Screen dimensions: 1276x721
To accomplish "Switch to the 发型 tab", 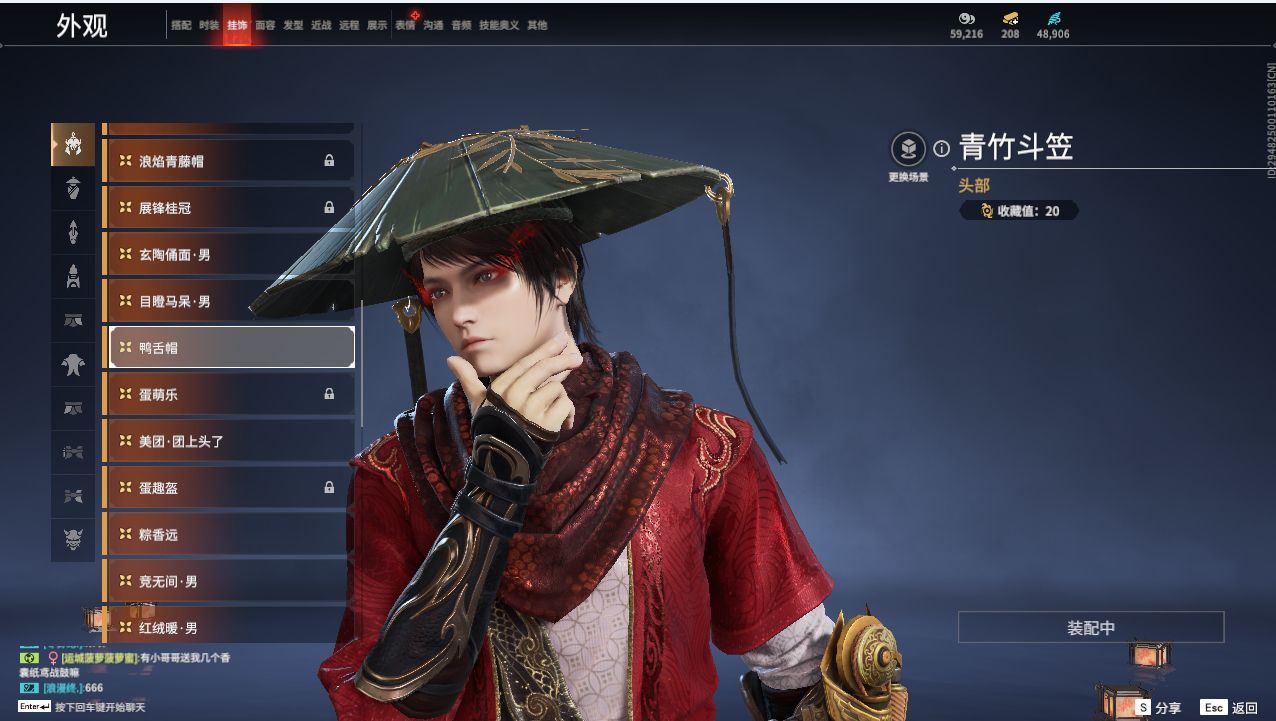I will point(293,25).
